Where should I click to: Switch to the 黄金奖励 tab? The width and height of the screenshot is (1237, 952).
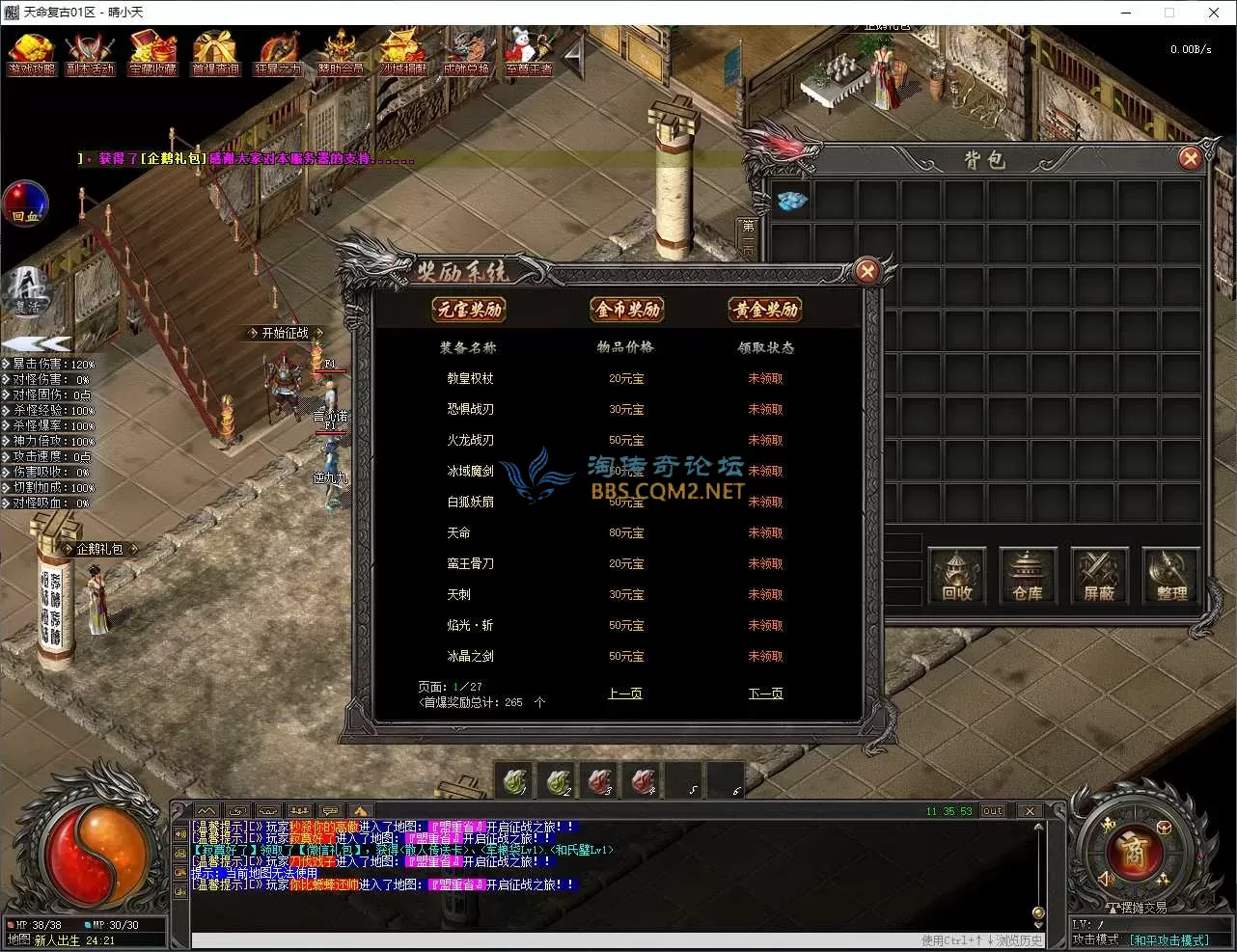pyautogui.click(x=766, y=310)
